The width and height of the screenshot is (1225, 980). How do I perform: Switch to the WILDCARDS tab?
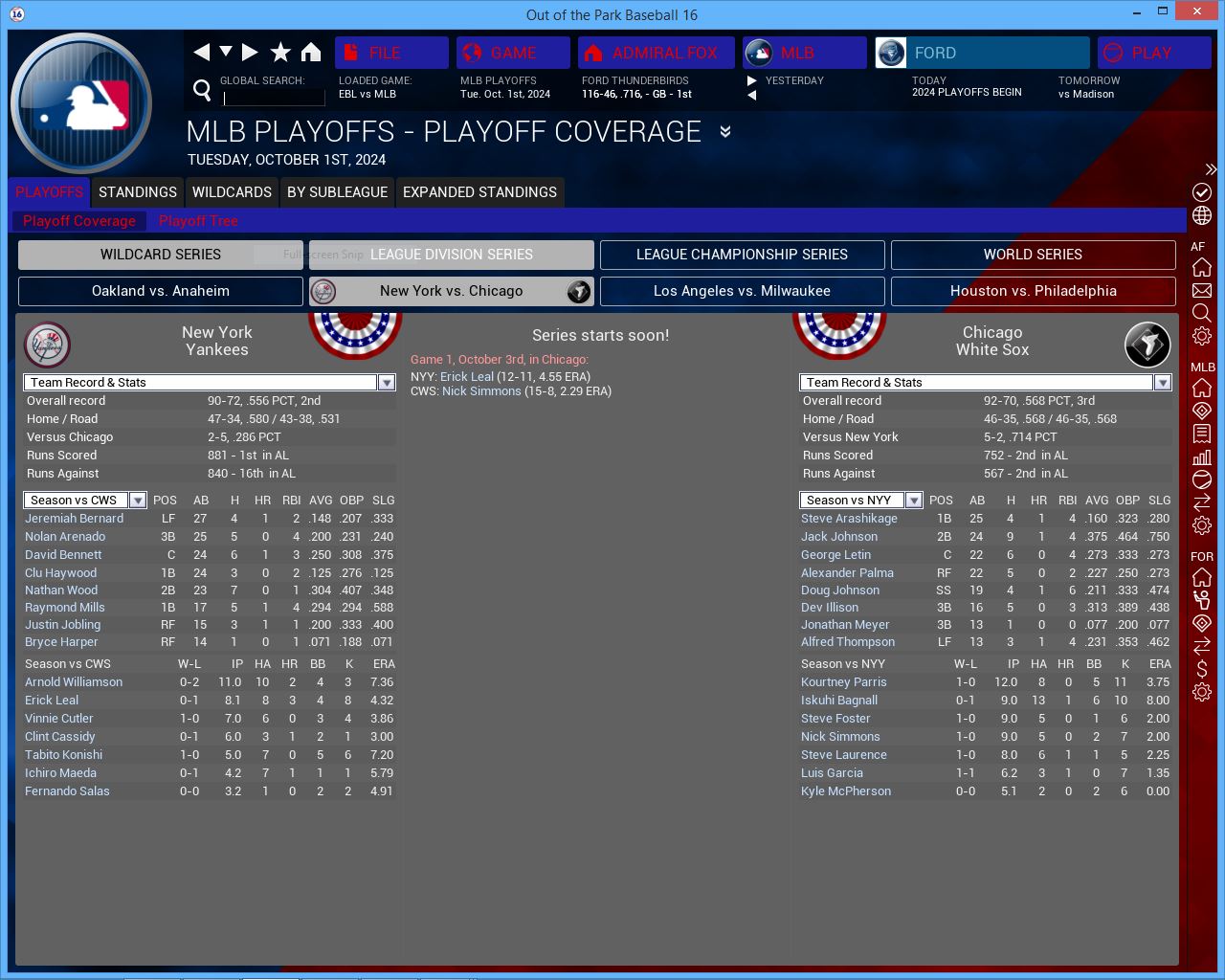click(232, 192)
